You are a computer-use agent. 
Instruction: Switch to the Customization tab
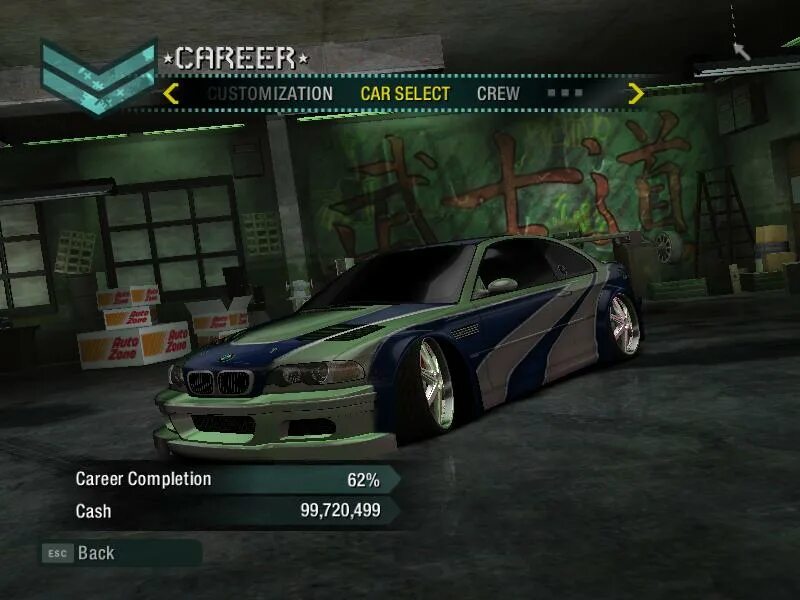tap(270, 94)
